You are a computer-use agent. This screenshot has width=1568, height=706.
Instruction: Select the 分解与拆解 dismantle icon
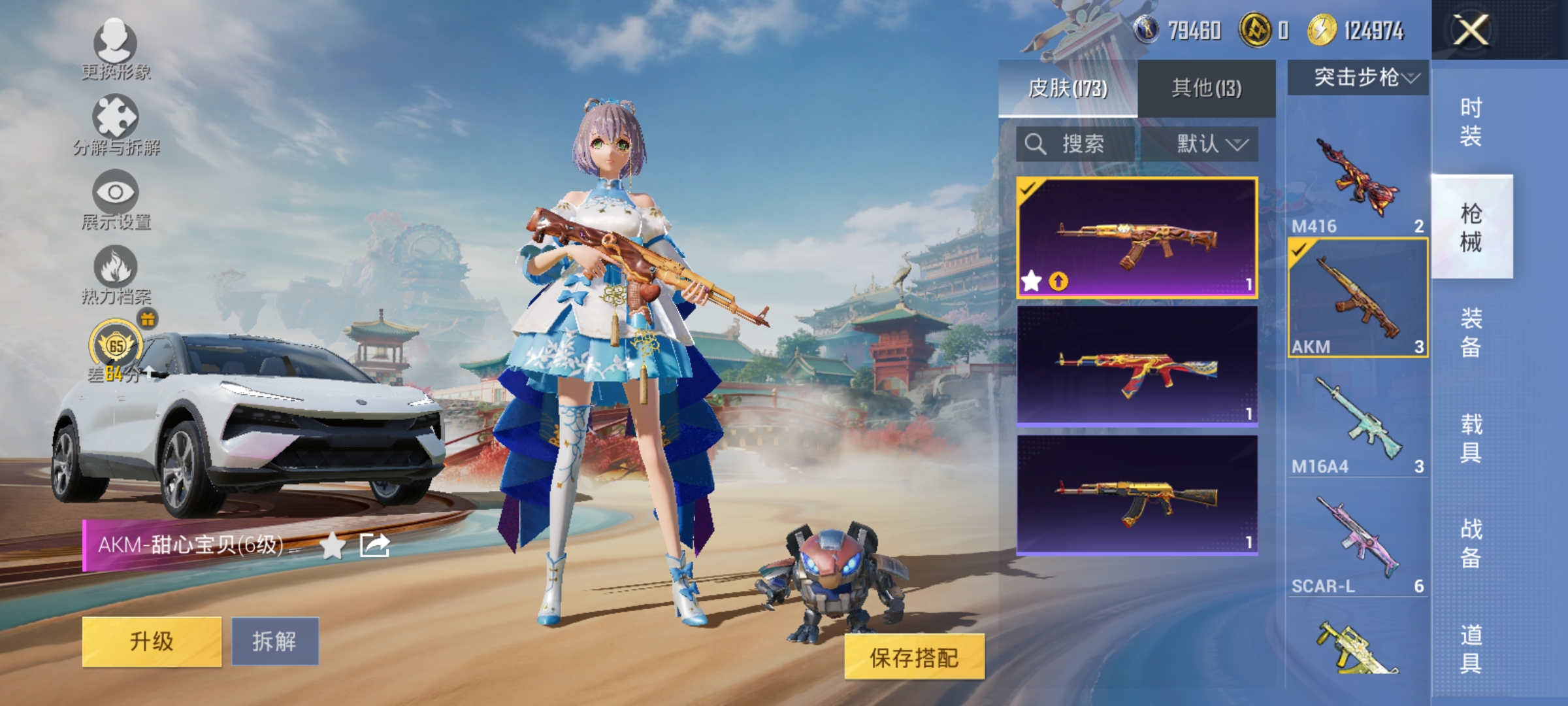pyautogui.click(x=116, y=118)
